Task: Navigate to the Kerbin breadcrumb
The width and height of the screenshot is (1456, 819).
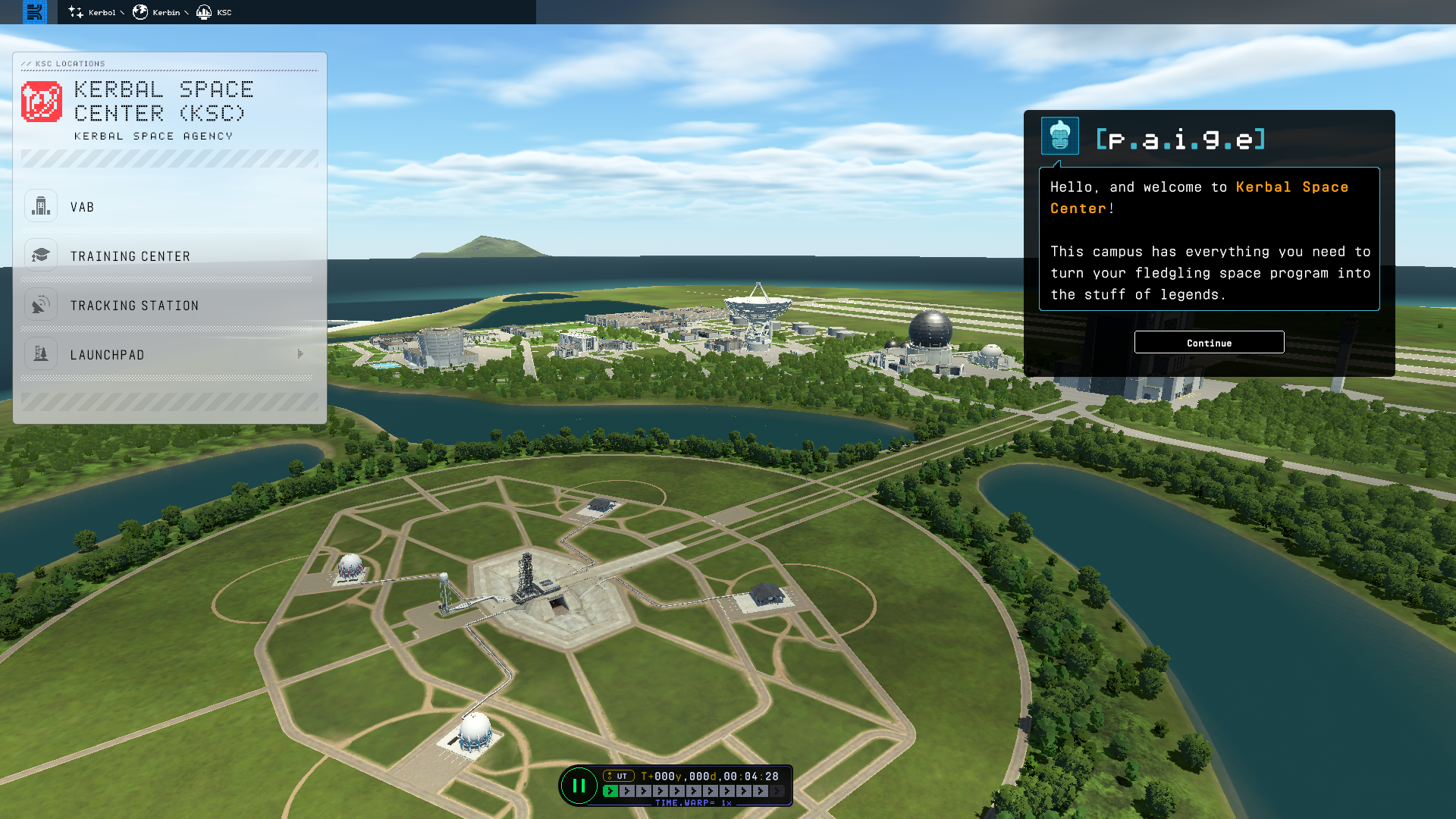Action: (x=160, y=12)
